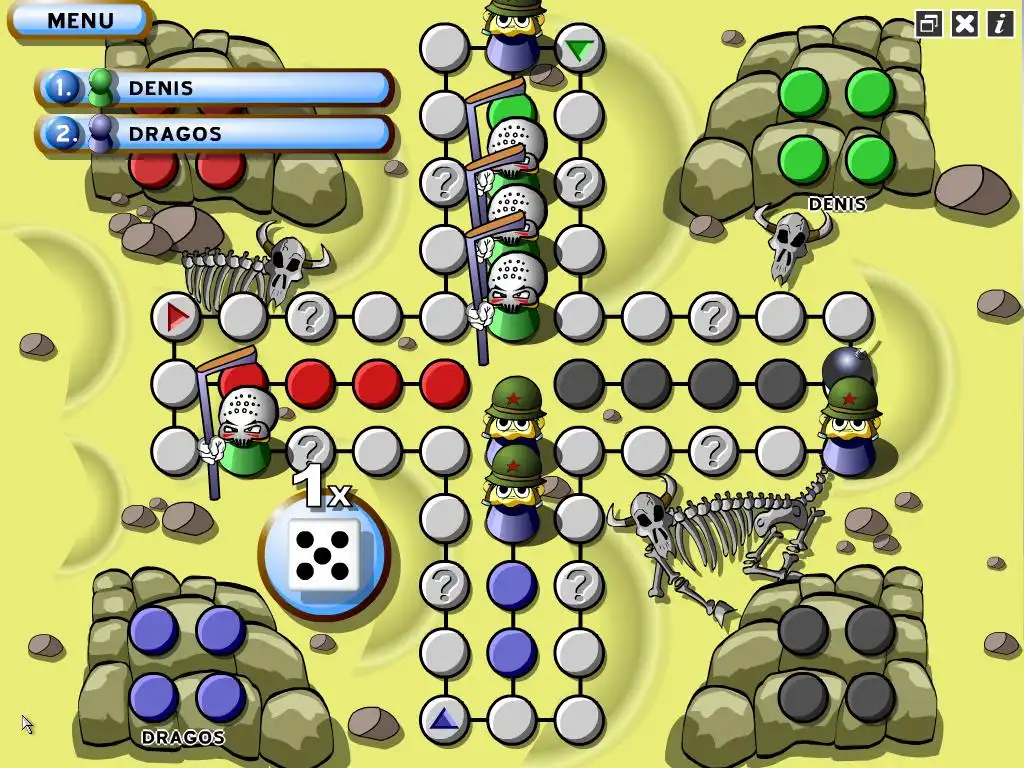Select the DENIS player row
1024x768 pixels.
pos(214,88)
